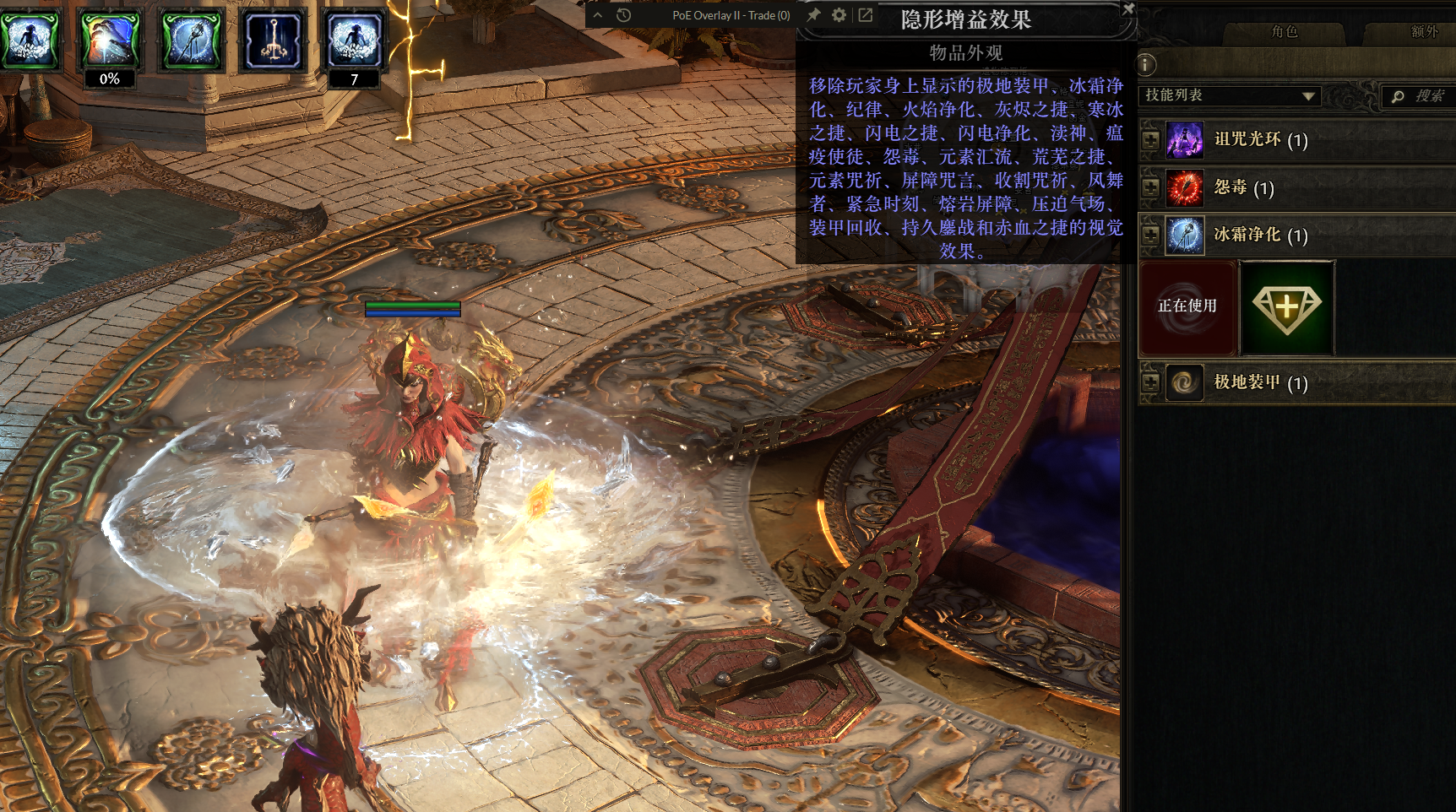
Task: Pin the PoE Overlay trade bar
Action: click(813, 15)
